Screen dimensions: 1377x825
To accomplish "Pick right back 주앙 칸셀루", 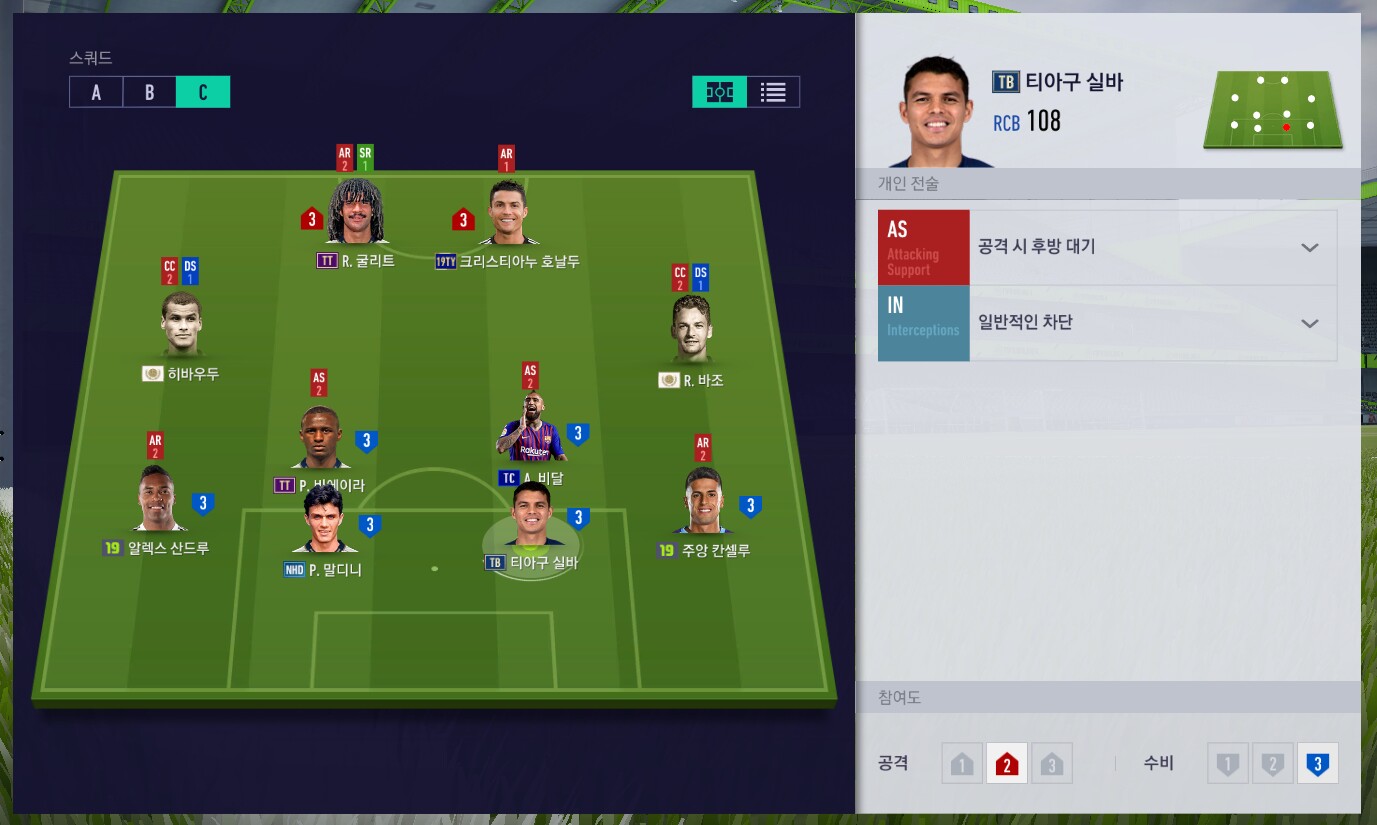I will 703,502.
